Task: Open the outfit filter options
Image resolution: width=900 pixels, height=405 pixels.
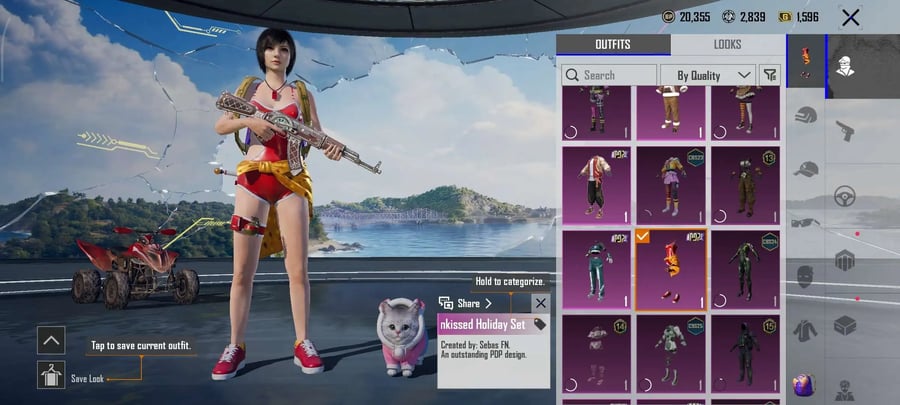Action: (770, 75)
